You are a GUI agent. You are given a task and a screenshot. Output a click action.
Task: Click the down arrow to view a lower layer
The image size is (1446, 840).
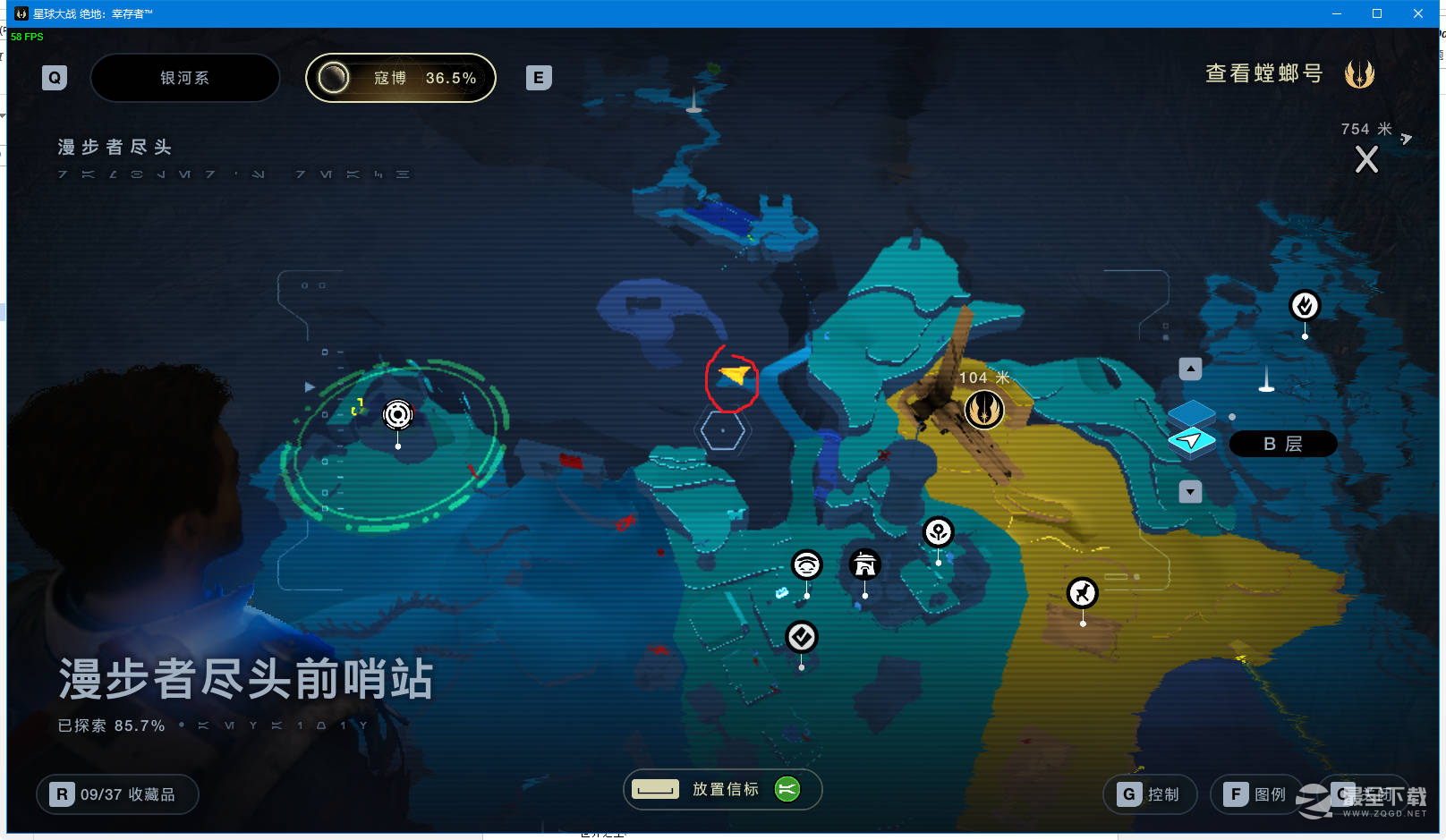[1190, 491]
